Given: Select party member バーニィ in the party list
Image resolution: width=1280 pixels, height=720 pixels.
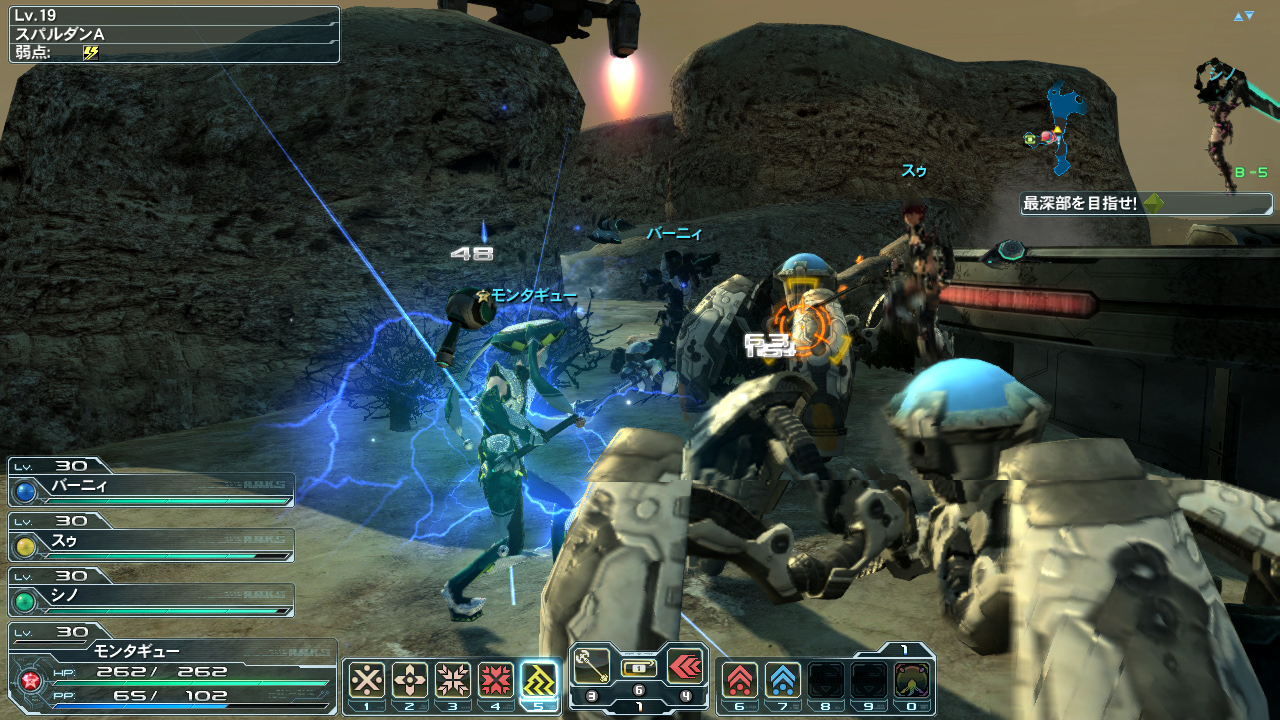Looking at the screenshot, I should [152, 489].
